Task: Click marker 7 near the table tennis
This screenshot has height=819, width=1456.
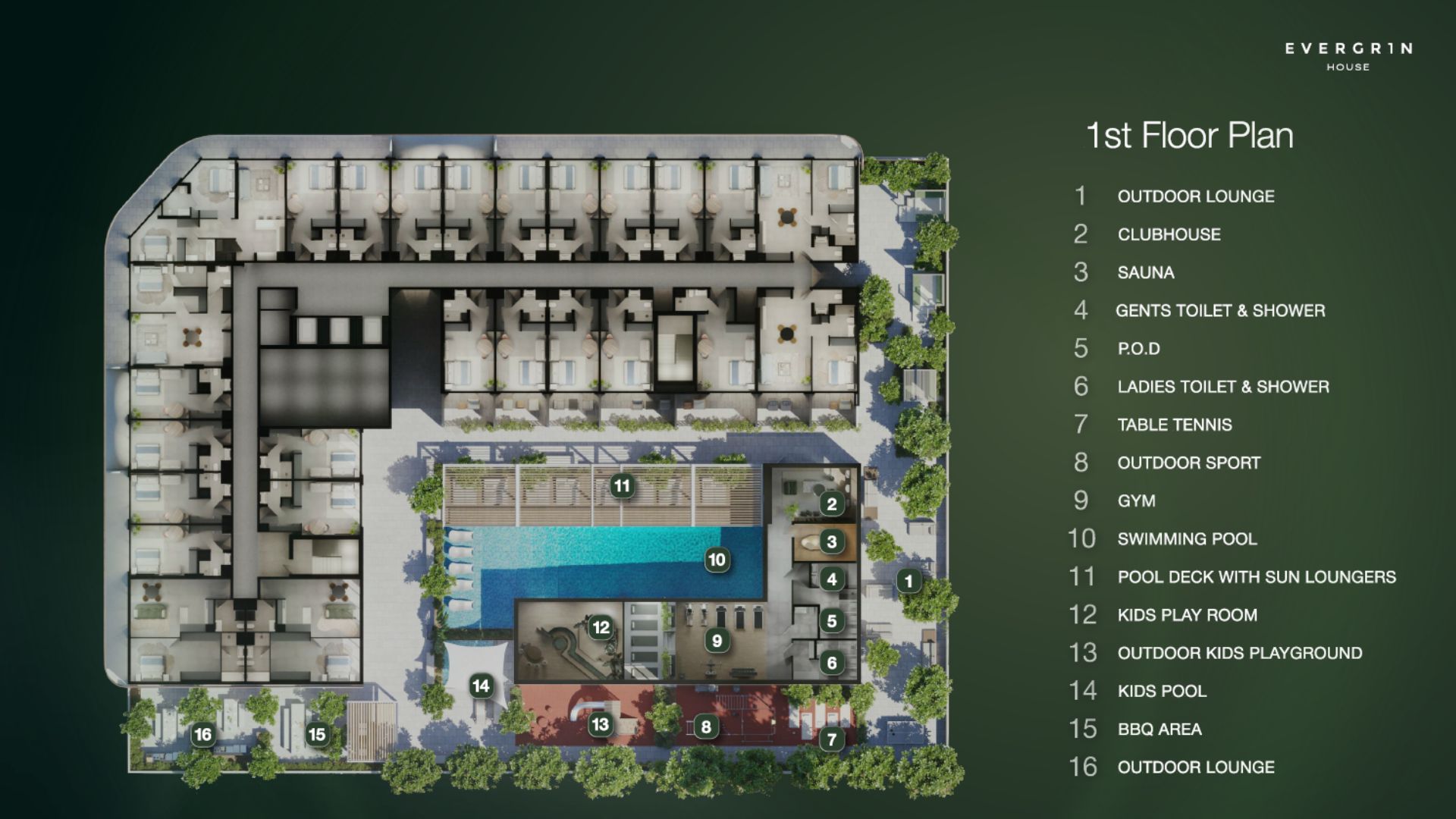Action: 832,739
